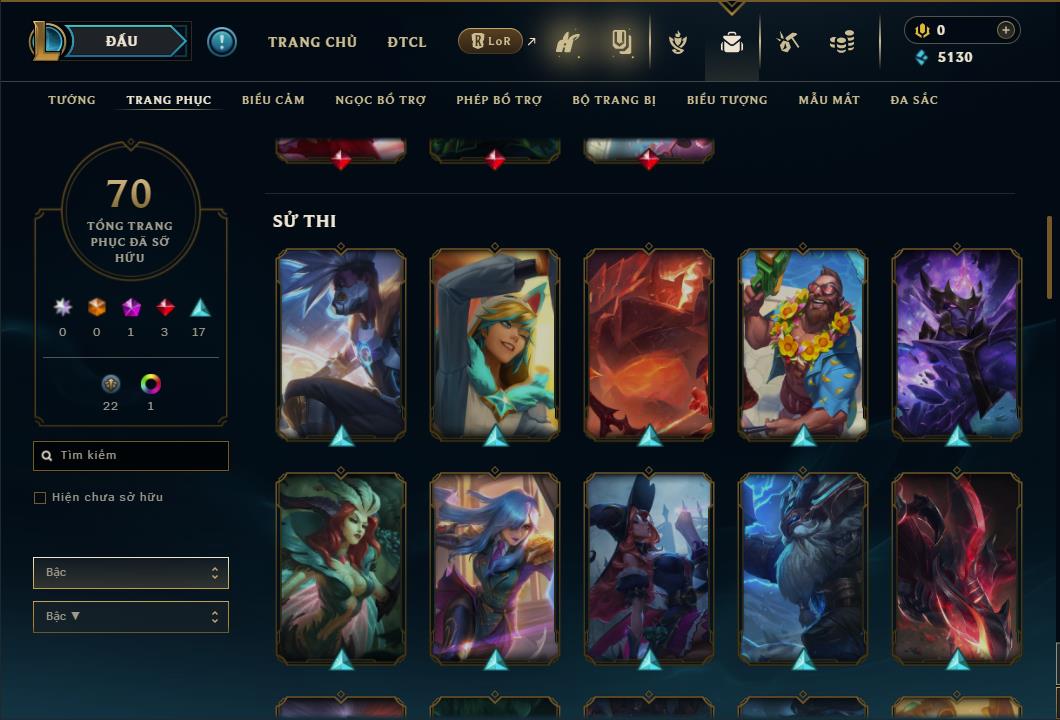Screen dimensions: 1060x720
Task: Click the plus button beside the RP balance
Action: click(x=1006, y=30)
